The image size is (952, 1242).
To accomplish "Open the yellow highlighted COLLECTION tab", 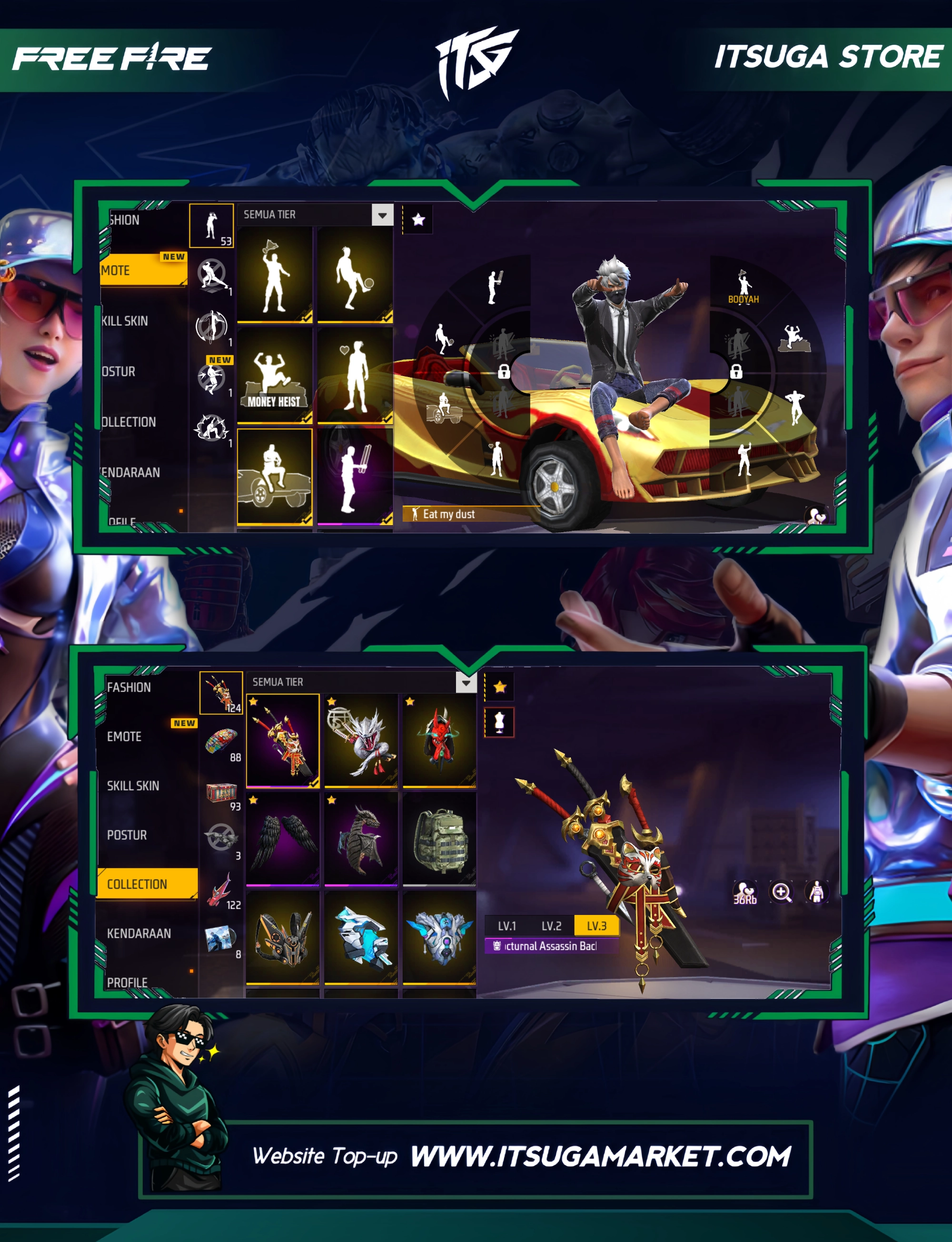I will (148, 884).
